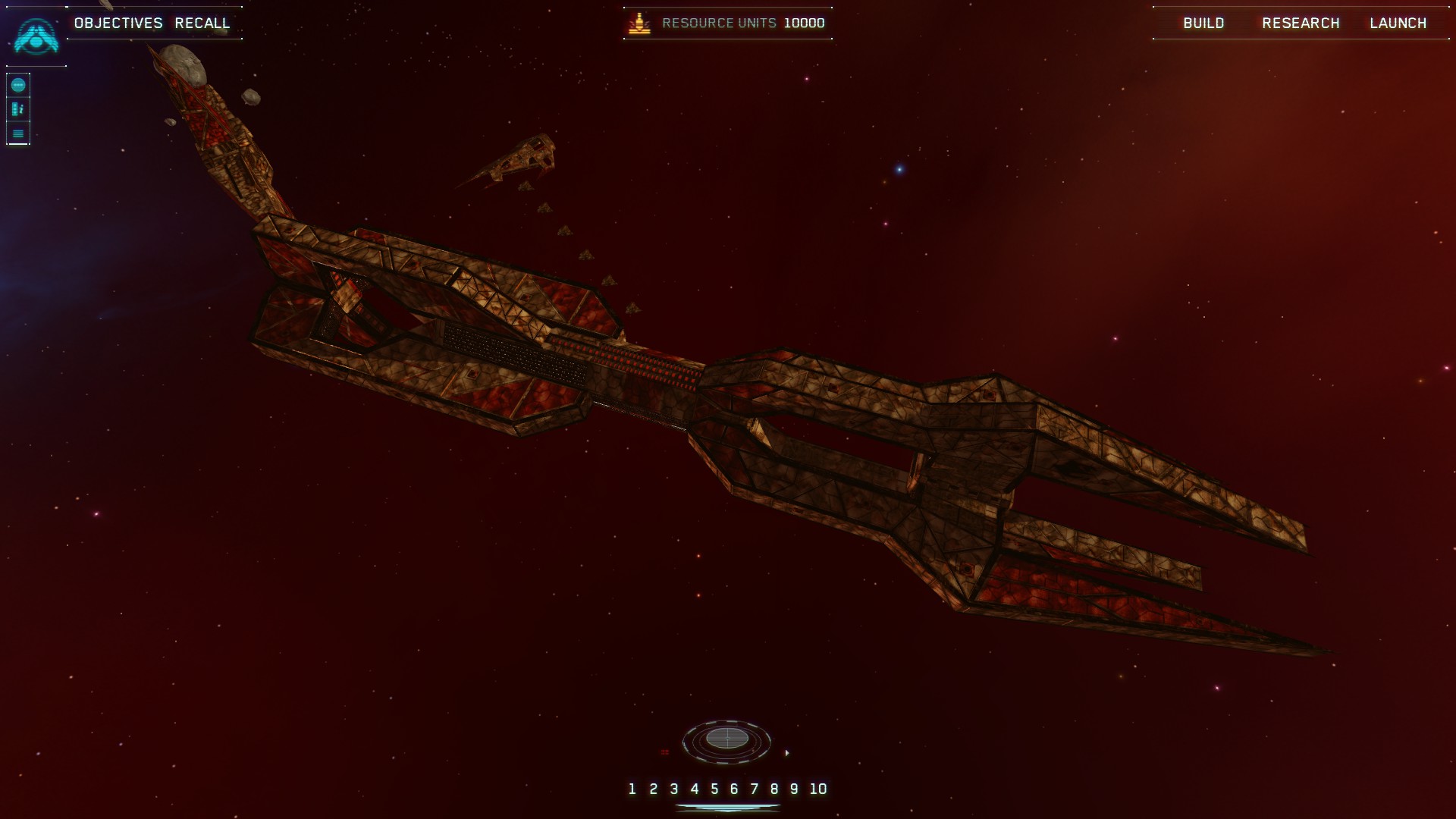This screenshot has width=1456, height=819.
Task: Click the three-line menu icon
Action: click(18, 133)
